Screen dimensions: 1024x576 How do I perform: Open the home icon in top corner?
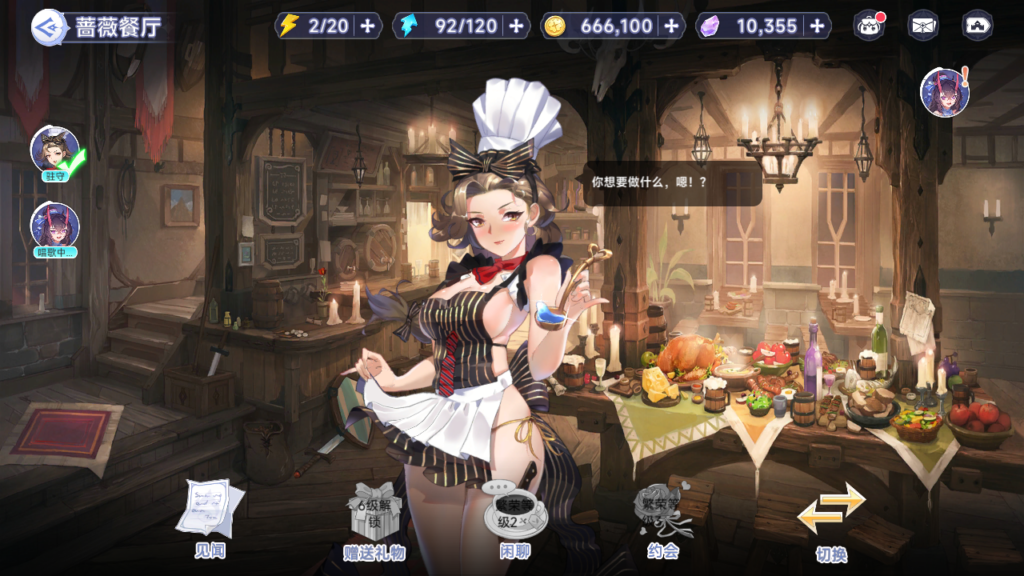click(x=976, y=26)
